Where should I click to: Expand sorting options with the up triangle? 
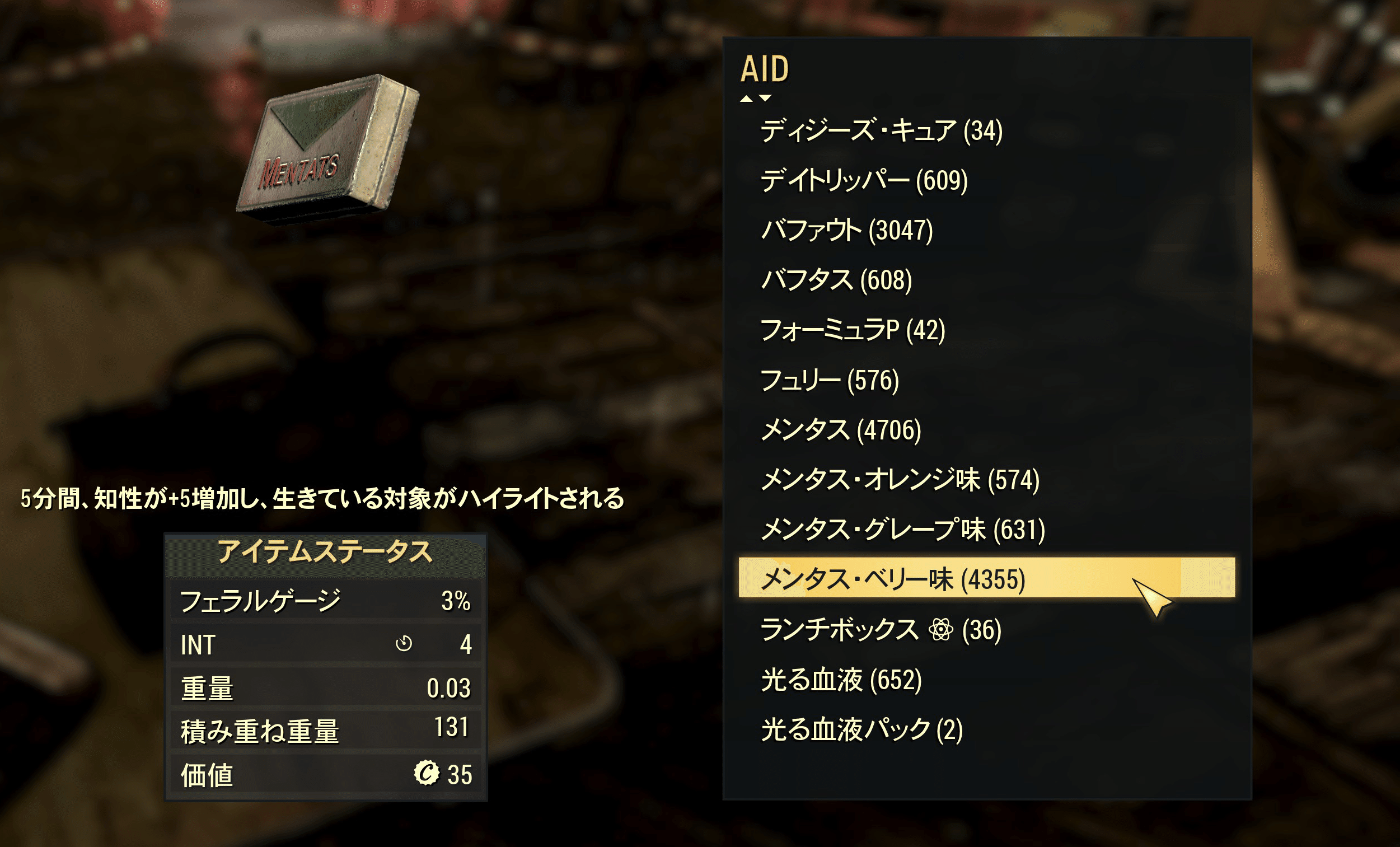tap(746, 100)
